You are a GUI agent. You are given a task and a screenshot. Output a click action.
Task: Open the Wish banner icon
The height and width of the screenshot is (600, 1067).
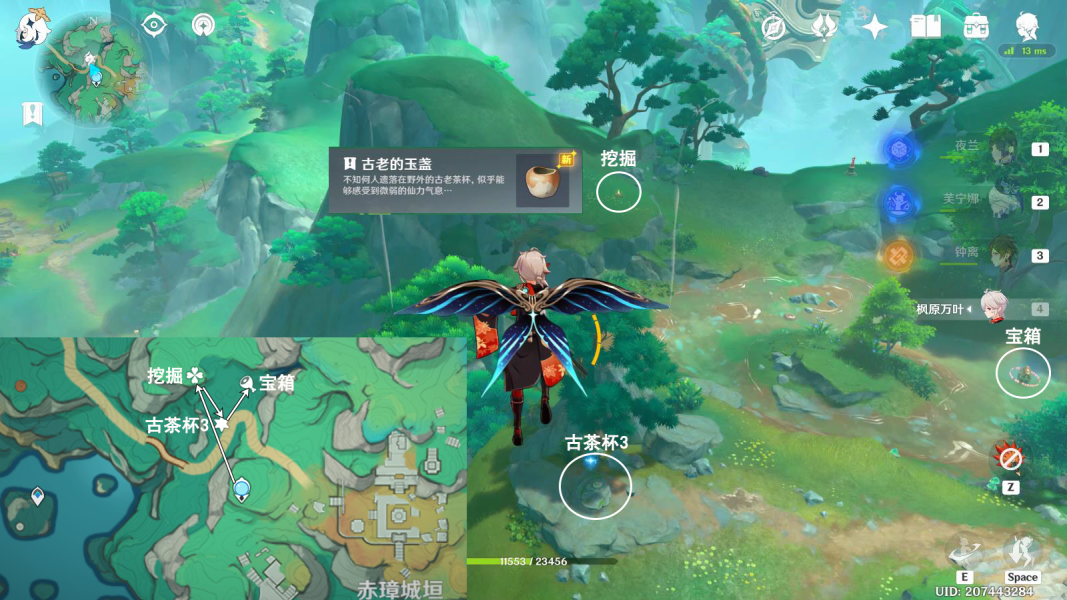tap(824, 27)
